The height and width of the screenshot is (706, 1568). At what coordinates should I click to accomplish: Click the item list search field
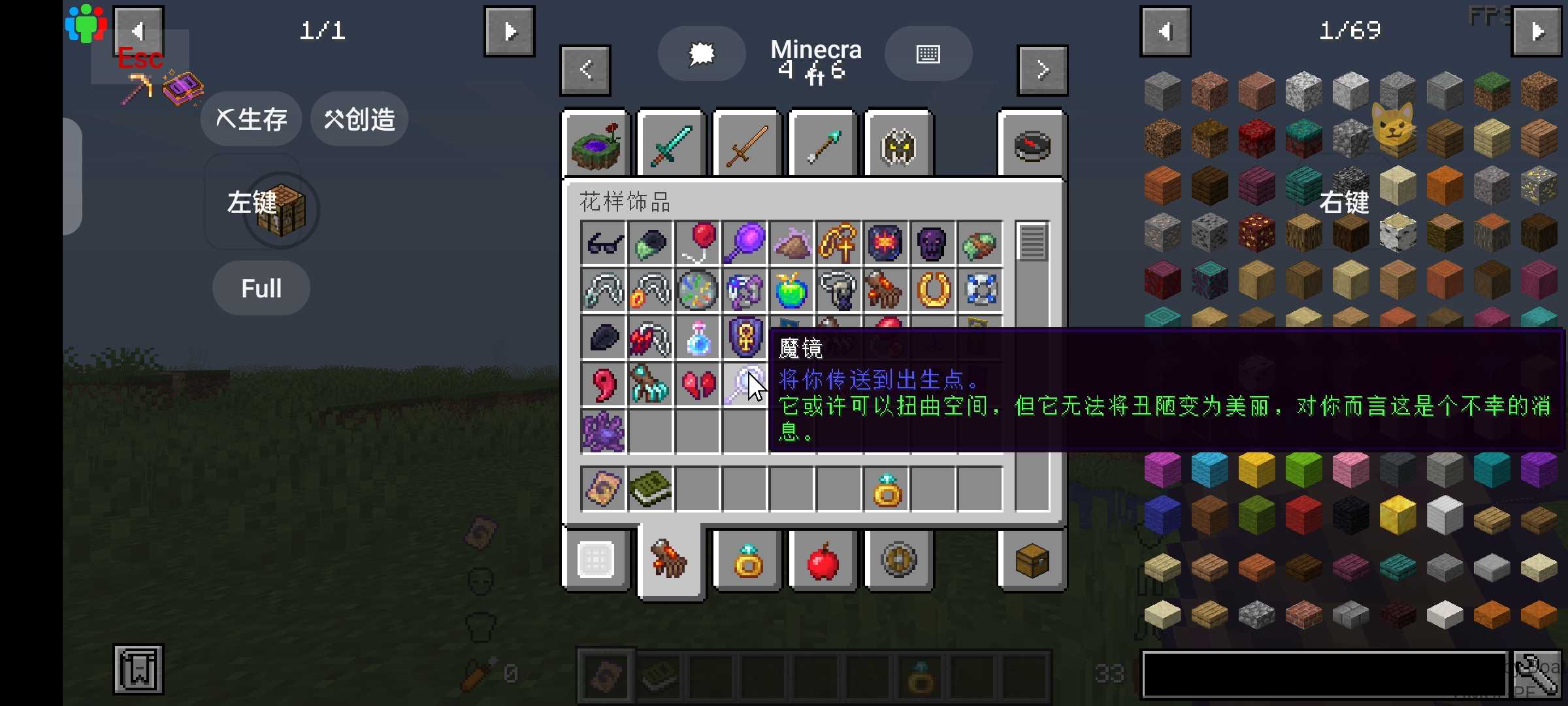[x=1324, y=675]
